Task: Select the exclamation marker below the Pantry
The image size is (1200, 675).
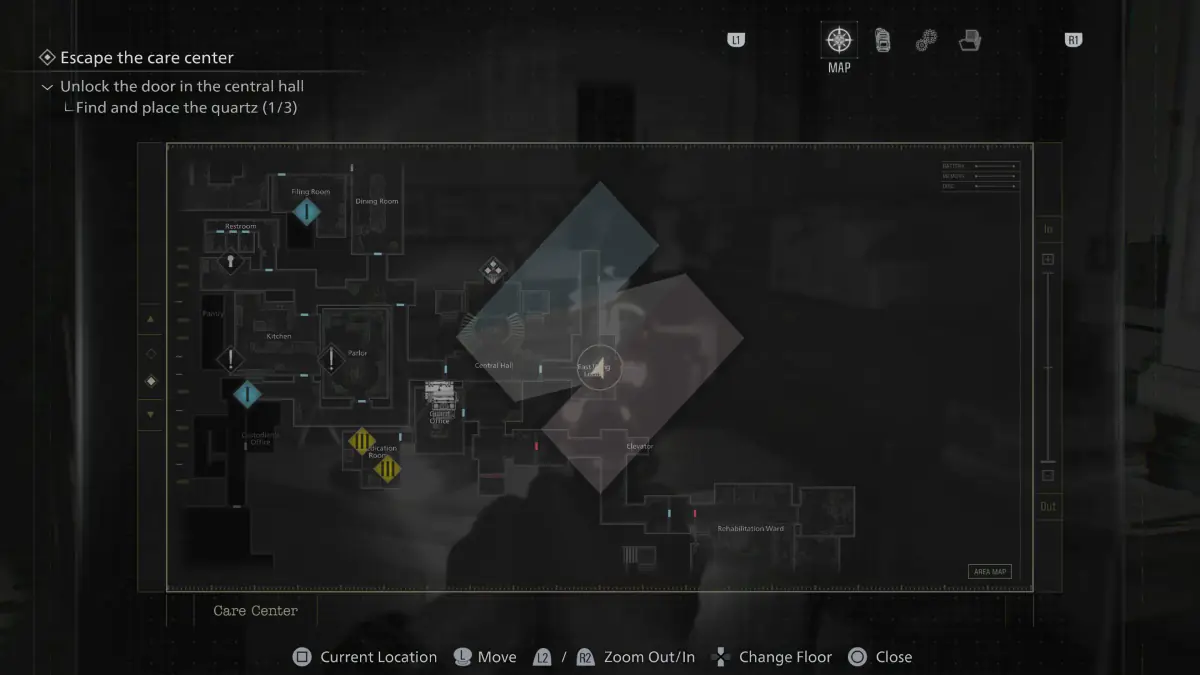Action: 231,359
